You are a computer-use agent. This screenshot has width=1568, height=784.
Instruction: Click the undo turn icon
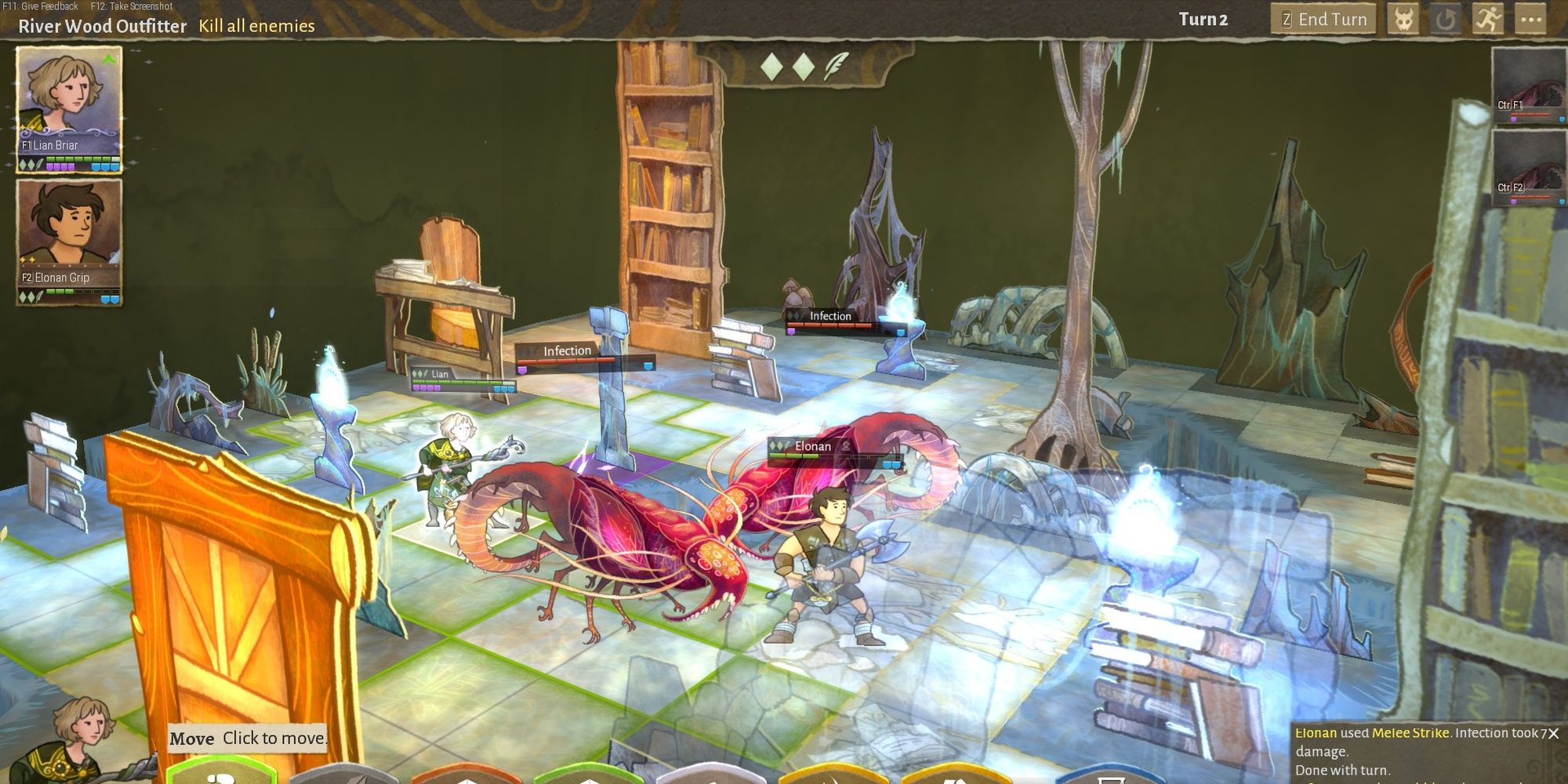pyautogui.click(x=1446, y=19)
